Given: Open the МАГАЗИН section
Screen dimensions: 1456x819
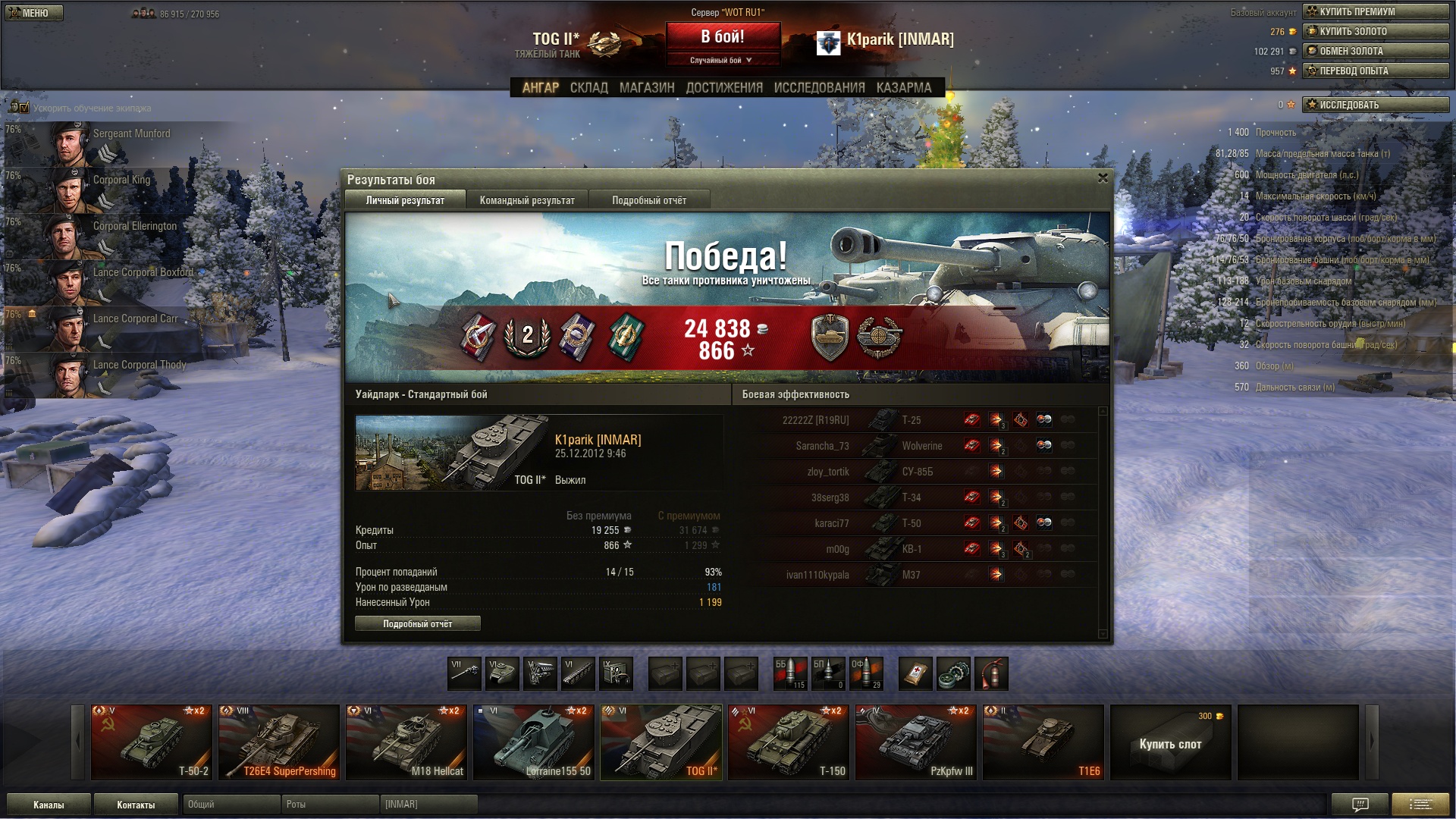Looking at the screenshot, I should 646,88.
